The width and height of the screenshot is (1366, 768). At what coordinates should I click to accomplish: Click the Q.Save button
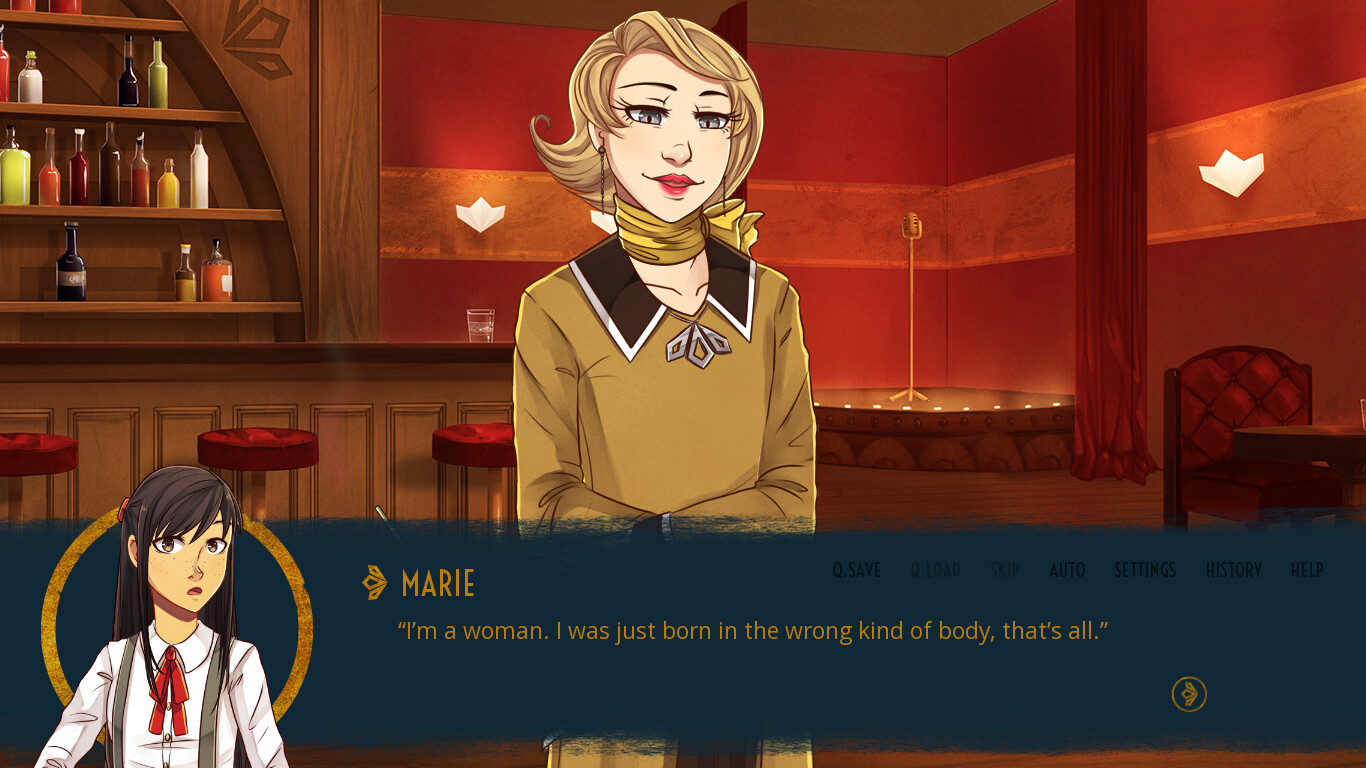coord(856,570)
